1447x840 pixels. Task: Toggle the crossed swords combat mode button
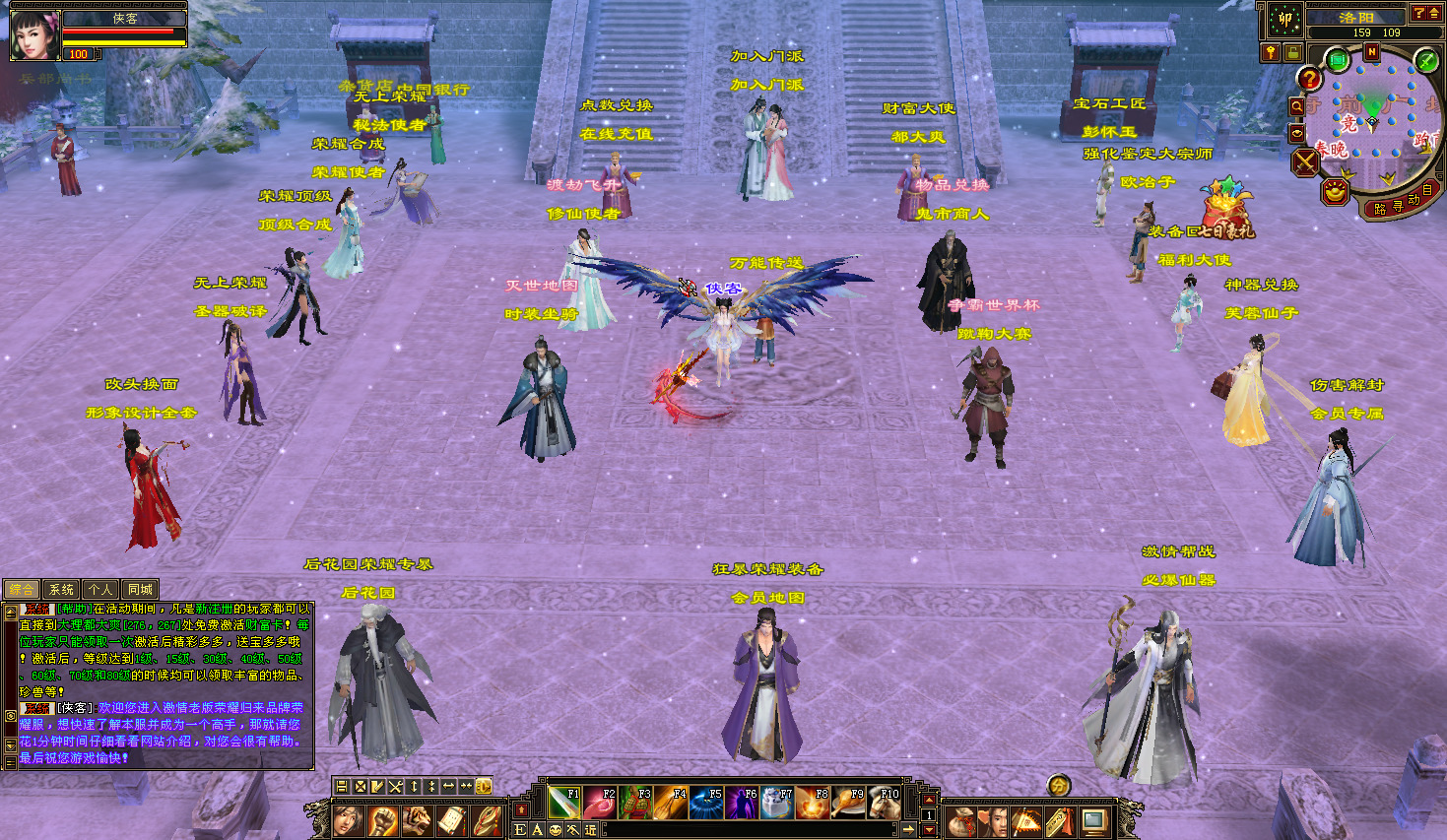(1305, 162)
